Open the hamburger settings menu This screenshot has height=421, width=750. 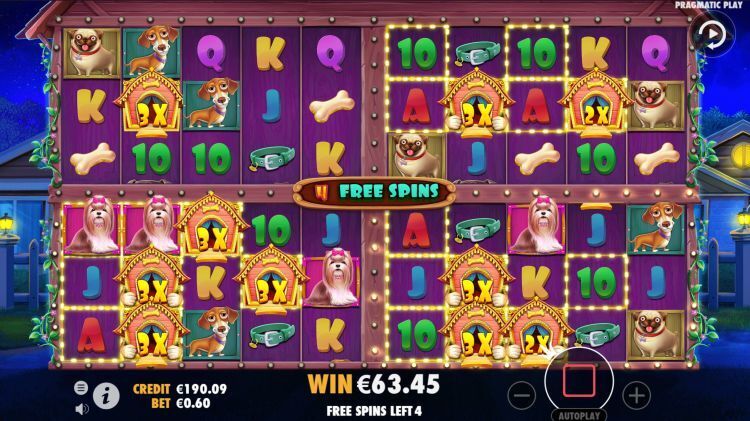pyautogui.click(x=81, y=387)
